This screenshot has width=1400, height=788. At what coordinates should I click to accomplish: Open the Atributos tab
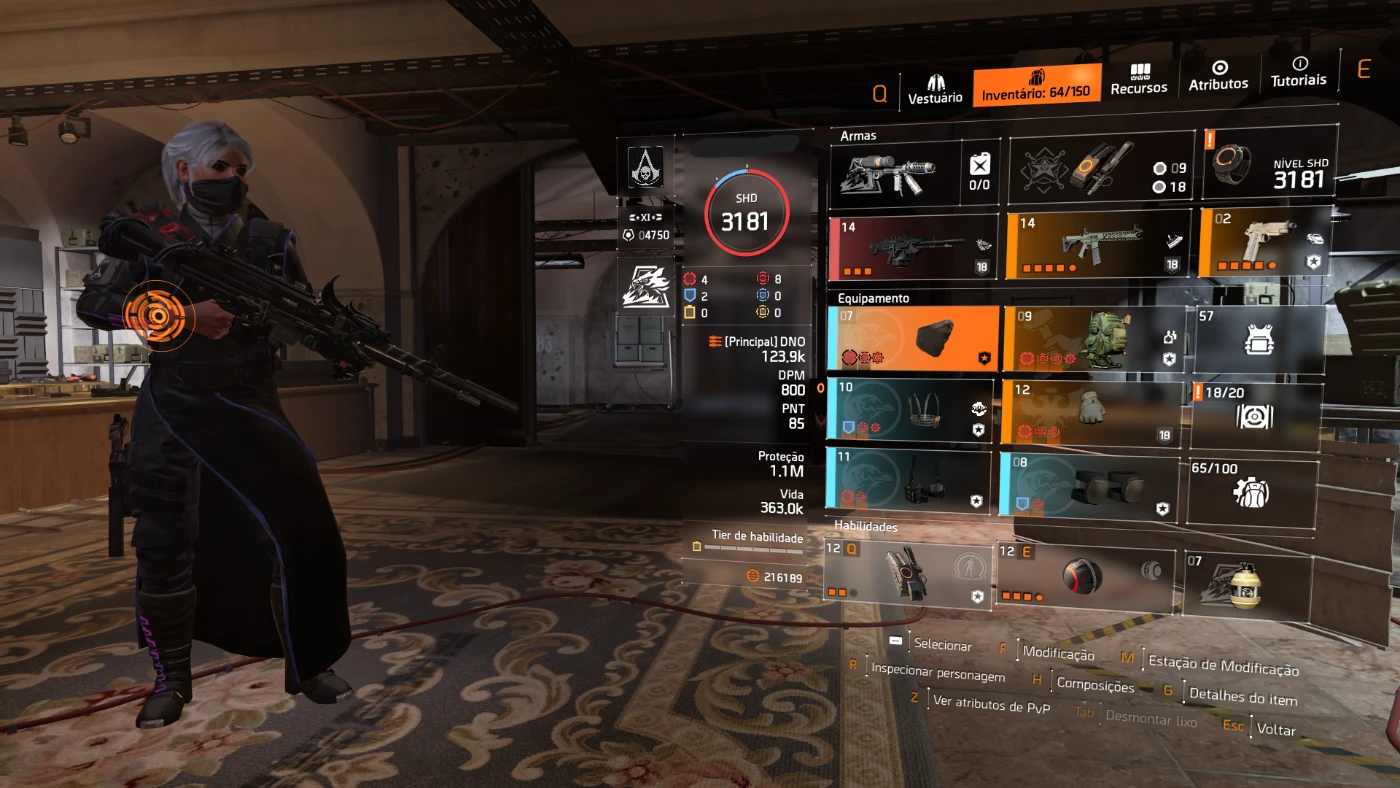1218,77
